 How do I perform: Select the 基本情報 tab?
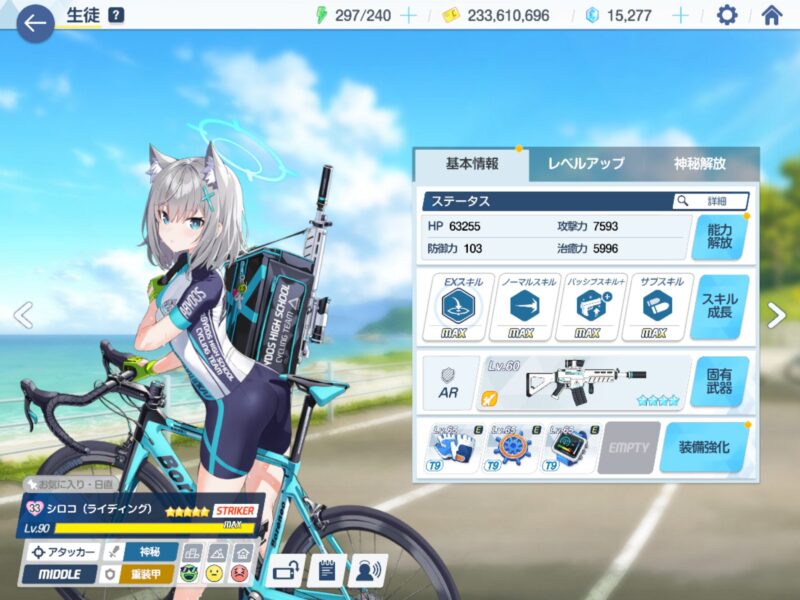(471, 163)
